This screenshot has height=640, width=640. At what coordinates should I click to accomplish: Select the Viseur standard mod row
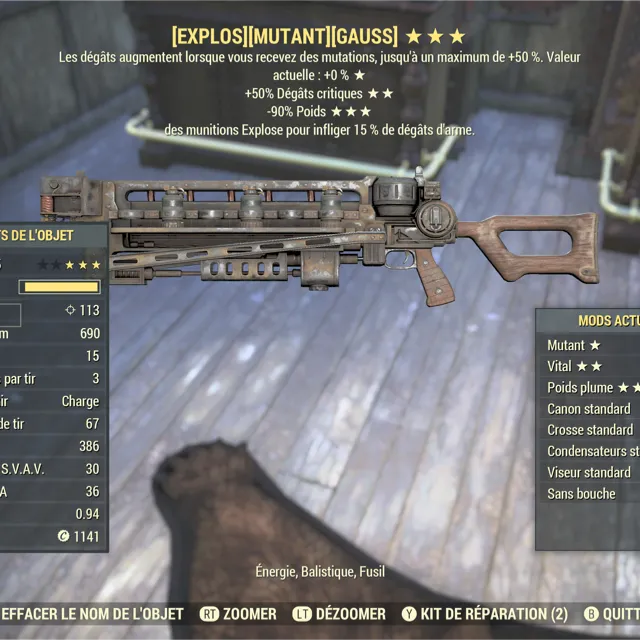point(588,472)
